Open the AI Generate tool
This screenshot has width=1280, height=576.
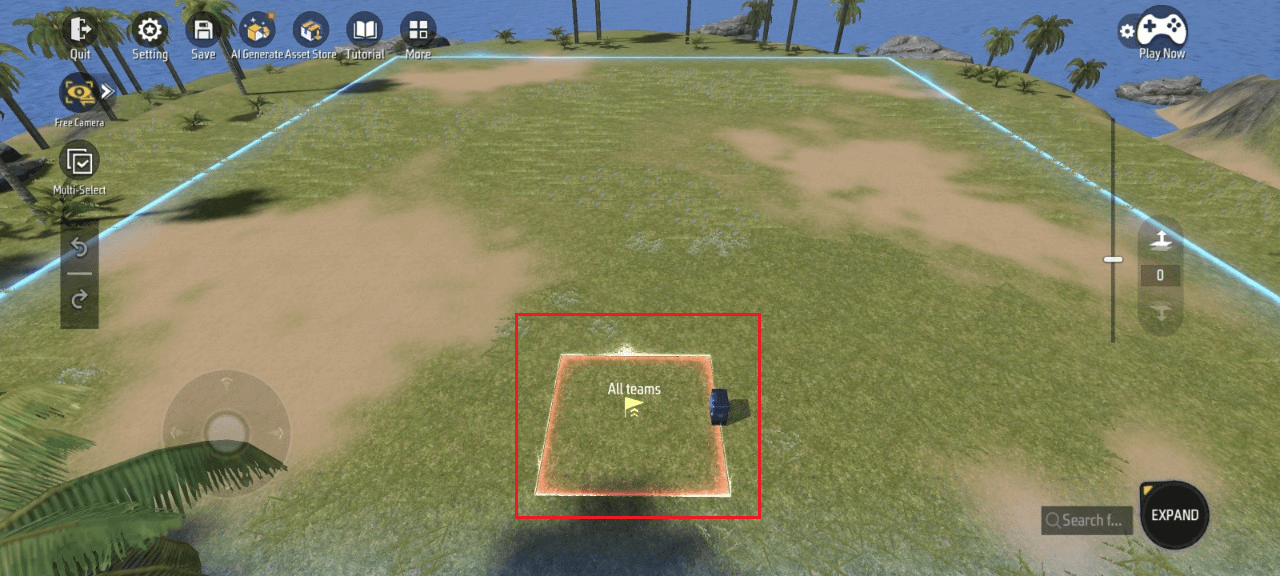click(257, 31)
